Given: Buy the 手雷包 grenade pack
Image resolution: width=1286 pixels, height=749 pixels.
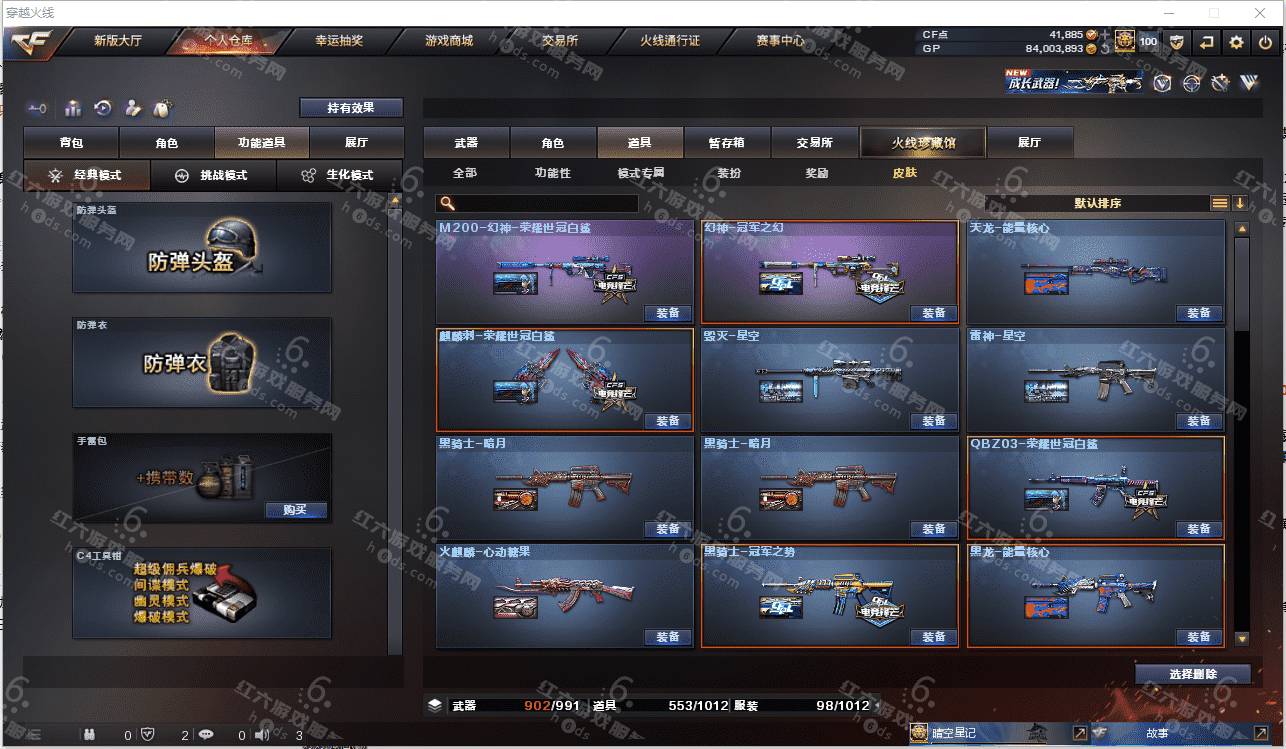Looking at the screenshot, I should [295, 510].
